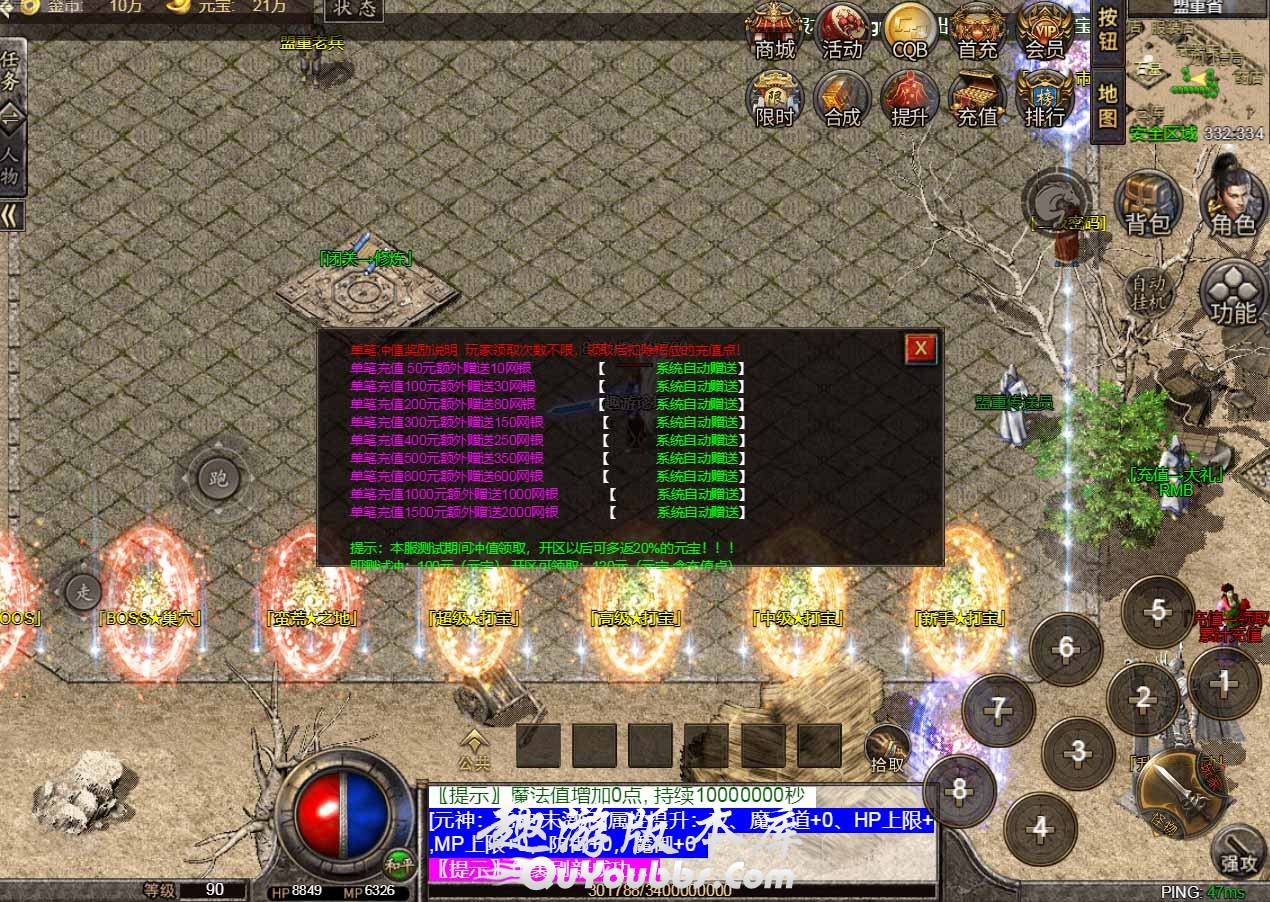Toggle the 跑 run movement button

[218, 478]
